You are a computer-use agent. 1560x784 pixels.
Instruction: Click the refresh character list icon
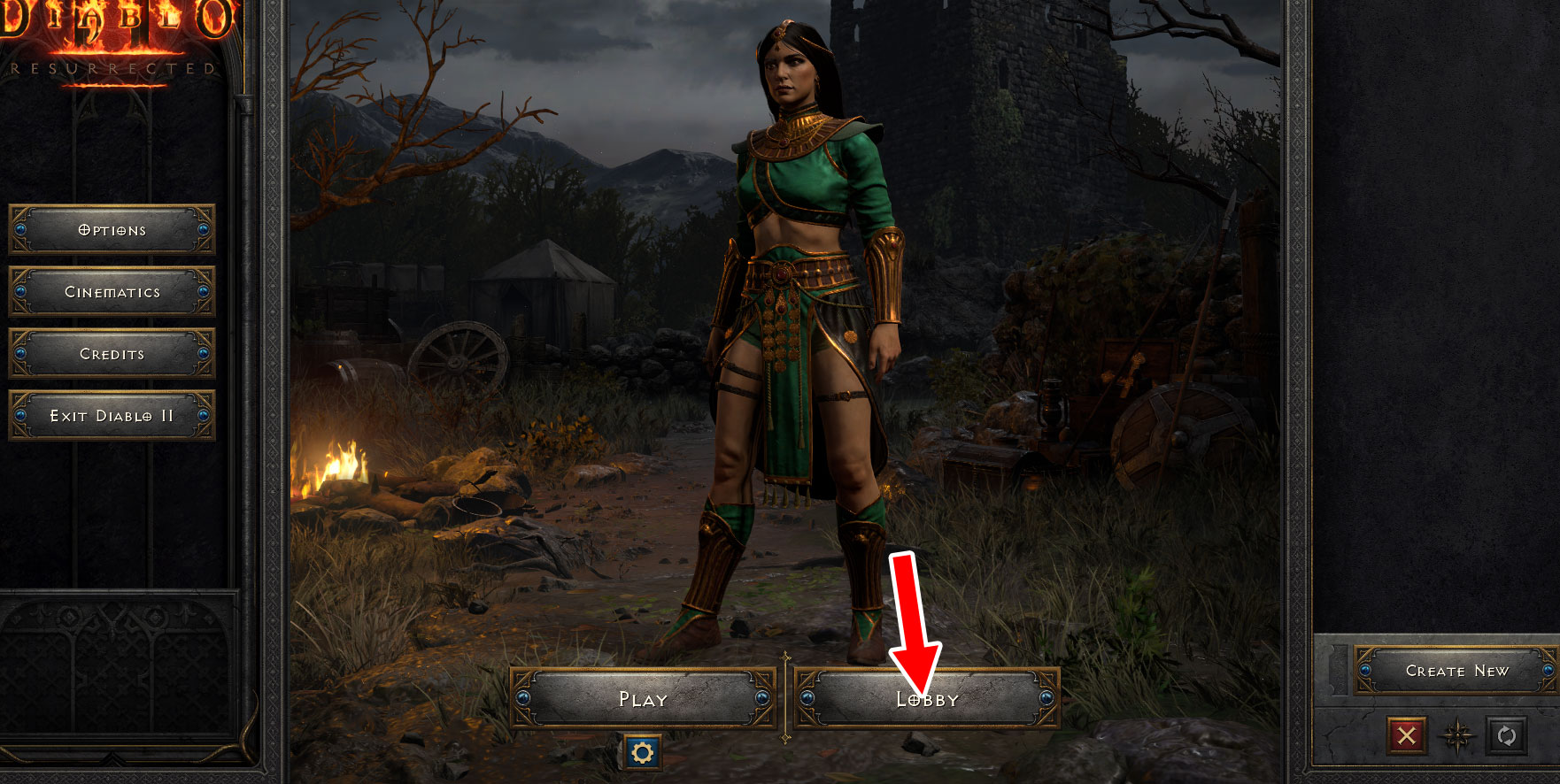[1506, 735]
